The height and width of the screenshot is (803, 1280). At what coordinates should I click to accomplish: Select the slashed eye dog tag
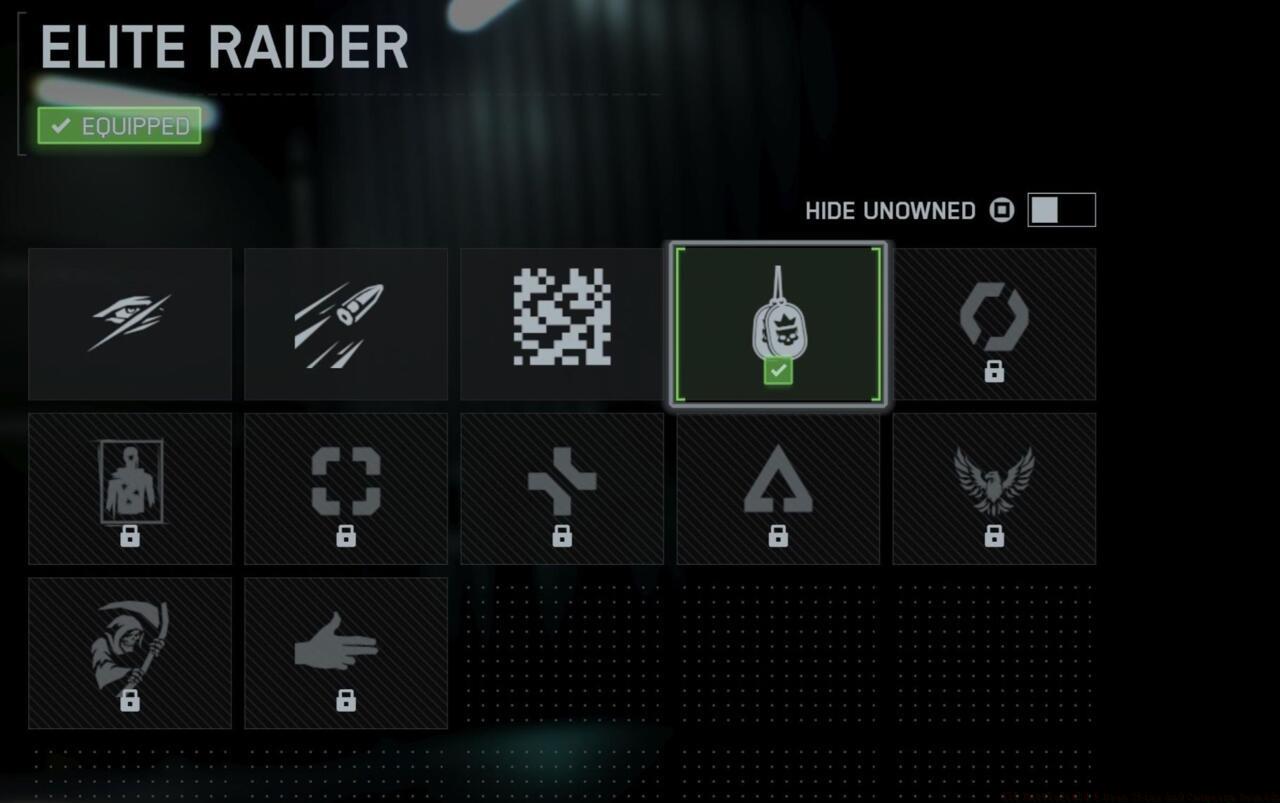point(130,323)
